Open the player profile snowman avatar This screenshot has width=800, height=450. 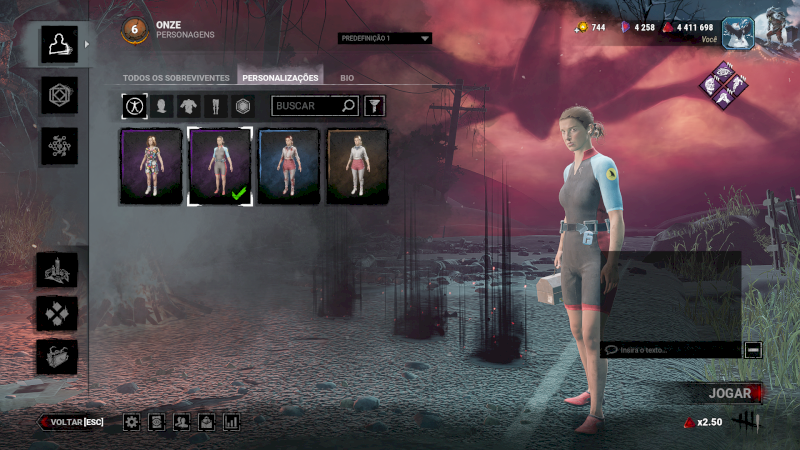coord(736,32)
